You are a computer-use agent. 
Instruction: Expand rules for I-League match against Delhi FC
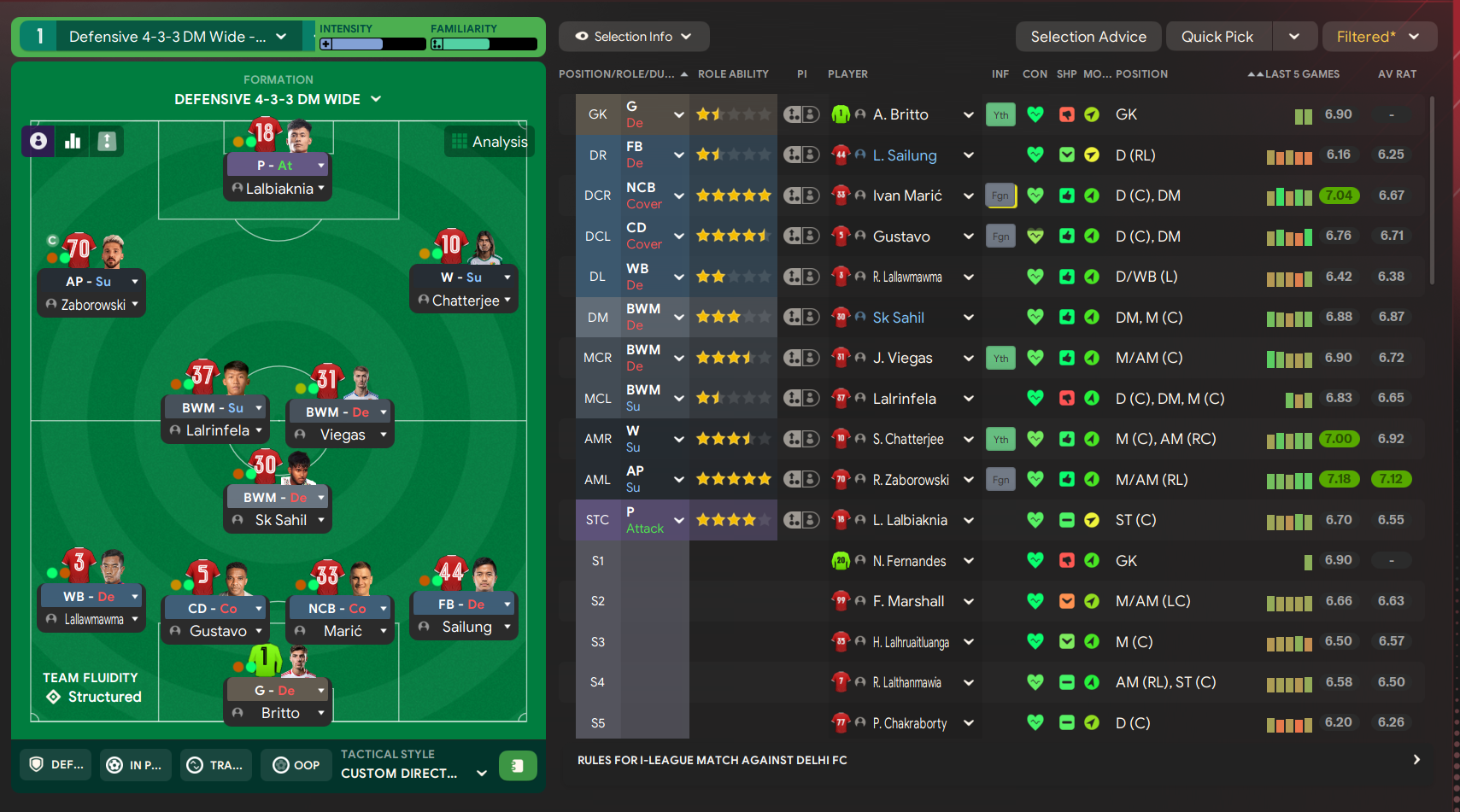tap(1416, 760)
